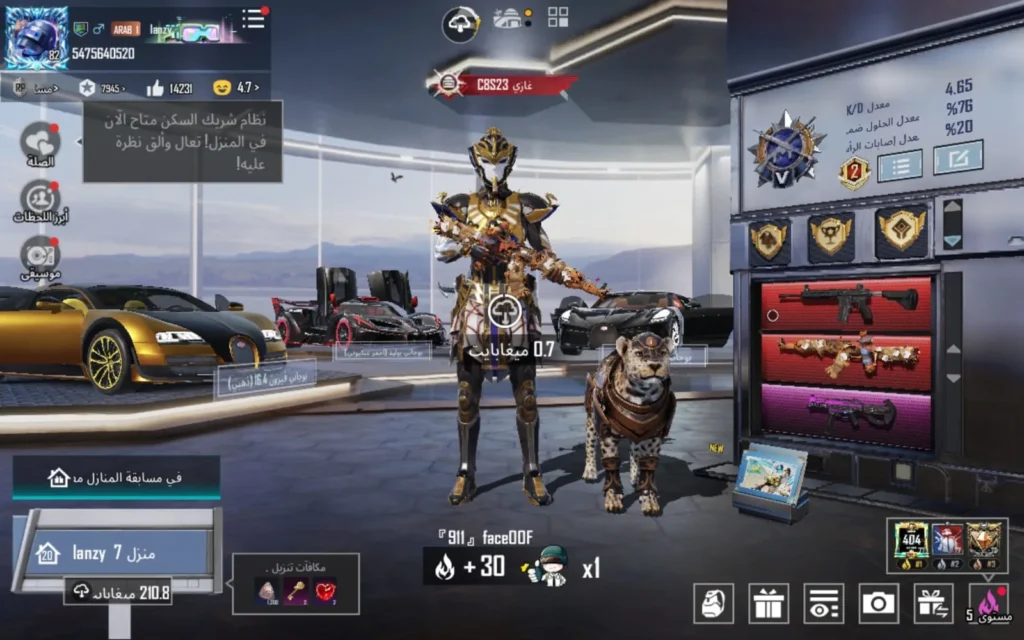Open the backpack inventory button
This screenshot has width=1024, height=640.
[714, 603]
